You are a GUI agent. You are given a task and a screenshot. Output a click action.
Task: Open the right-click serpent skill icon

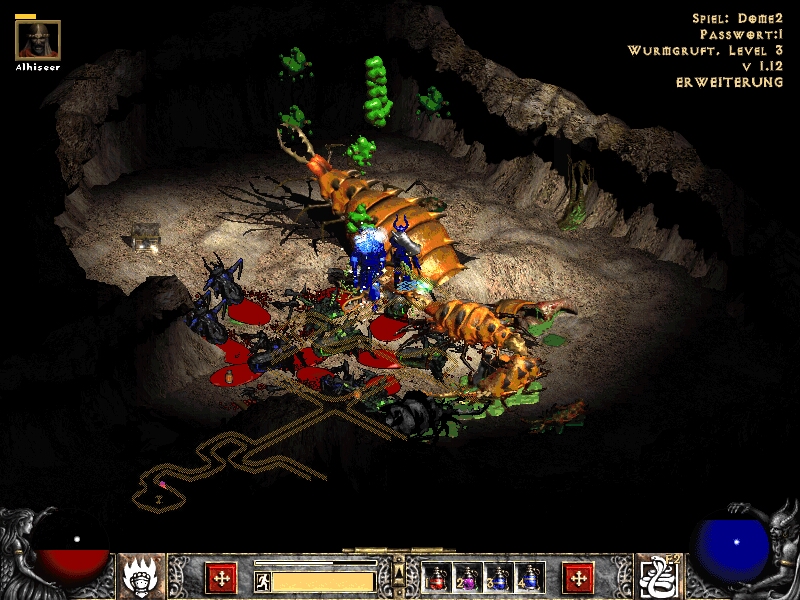[659, 576]
